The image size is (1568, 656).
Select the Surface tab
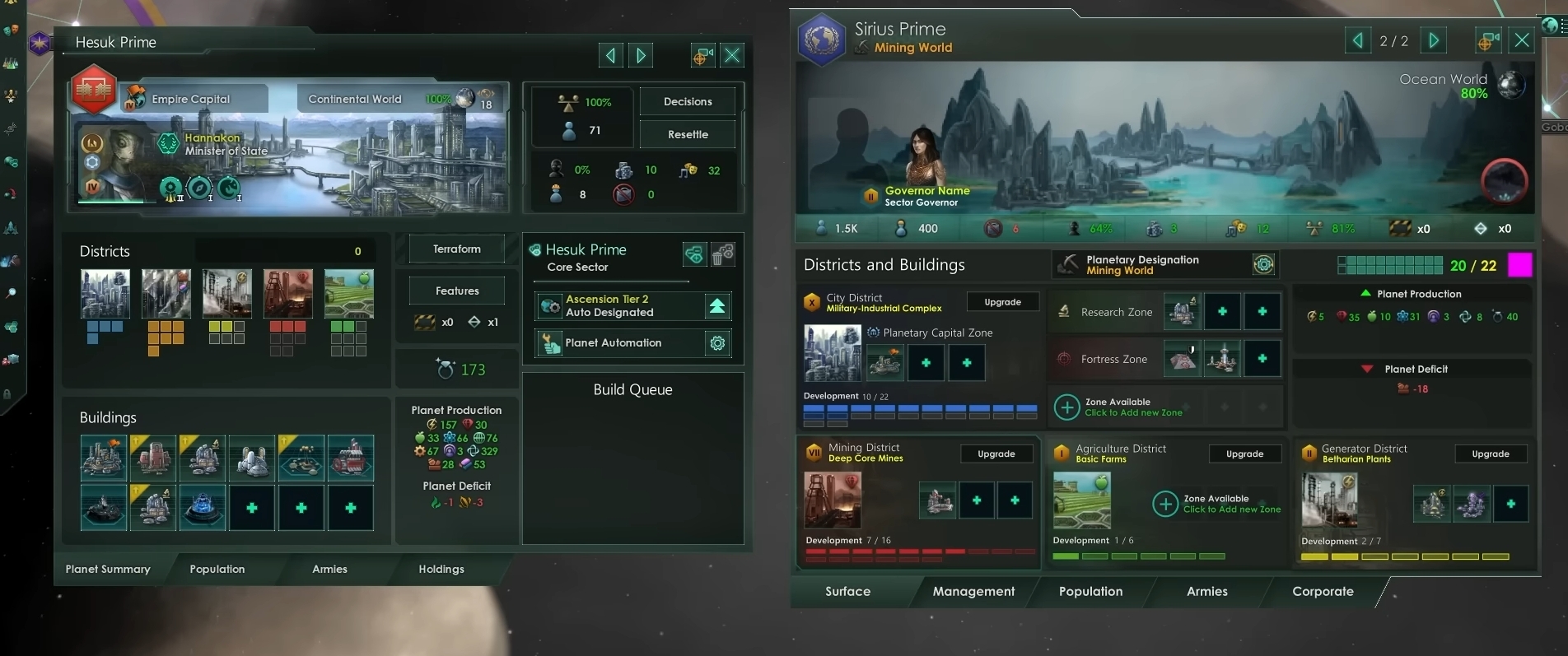[847, 591]
